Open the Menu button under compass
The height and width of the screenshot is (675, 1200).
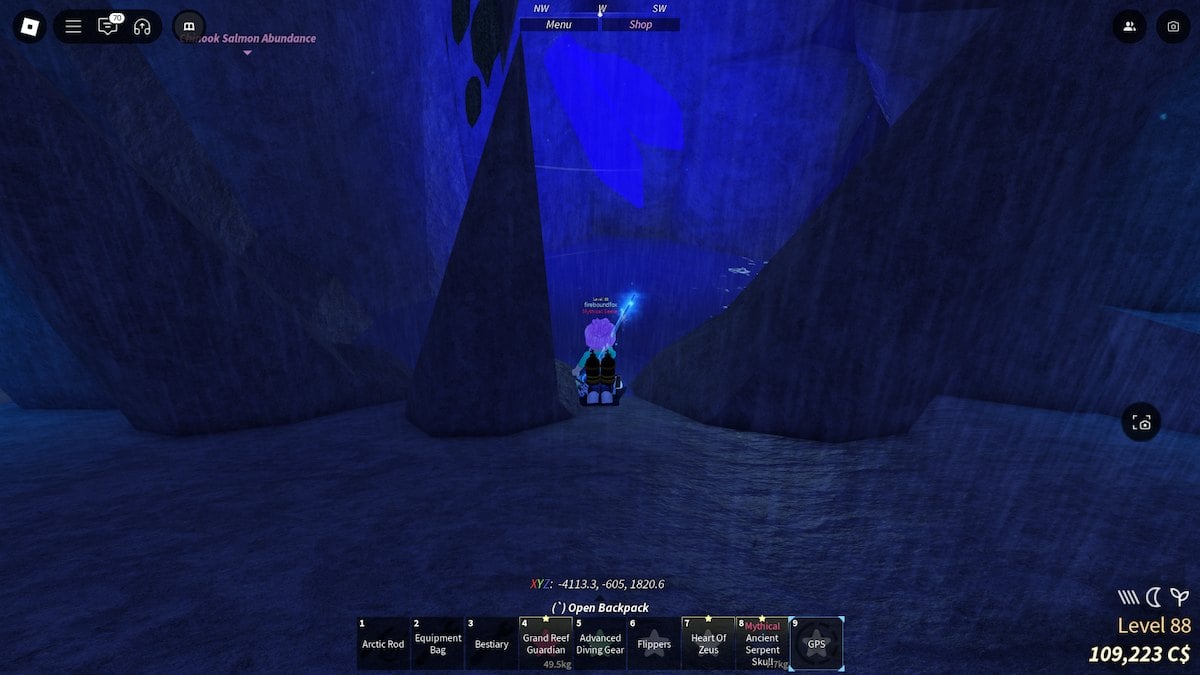(559, 25)
